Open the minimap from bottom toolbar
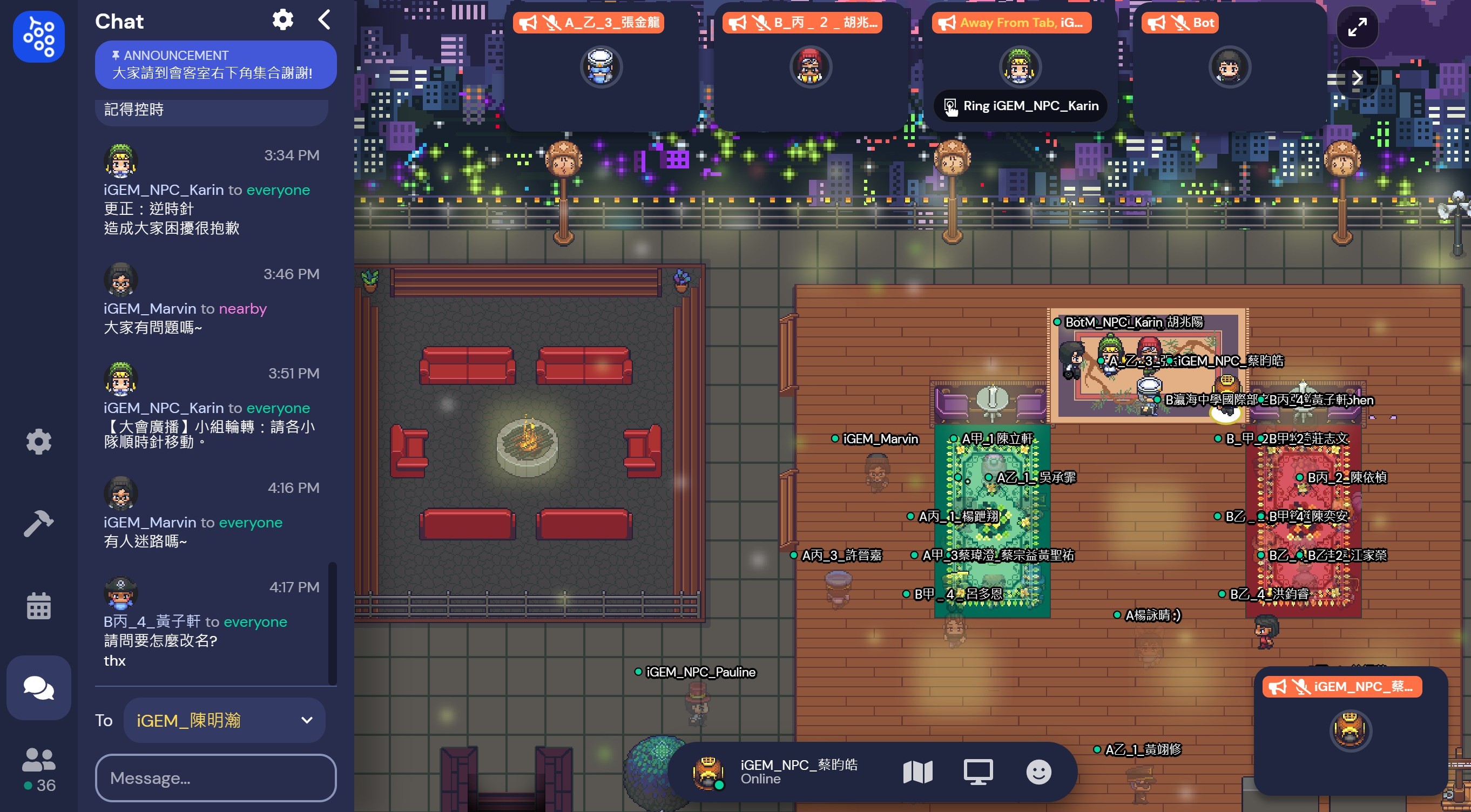 (x=917, y=772)
